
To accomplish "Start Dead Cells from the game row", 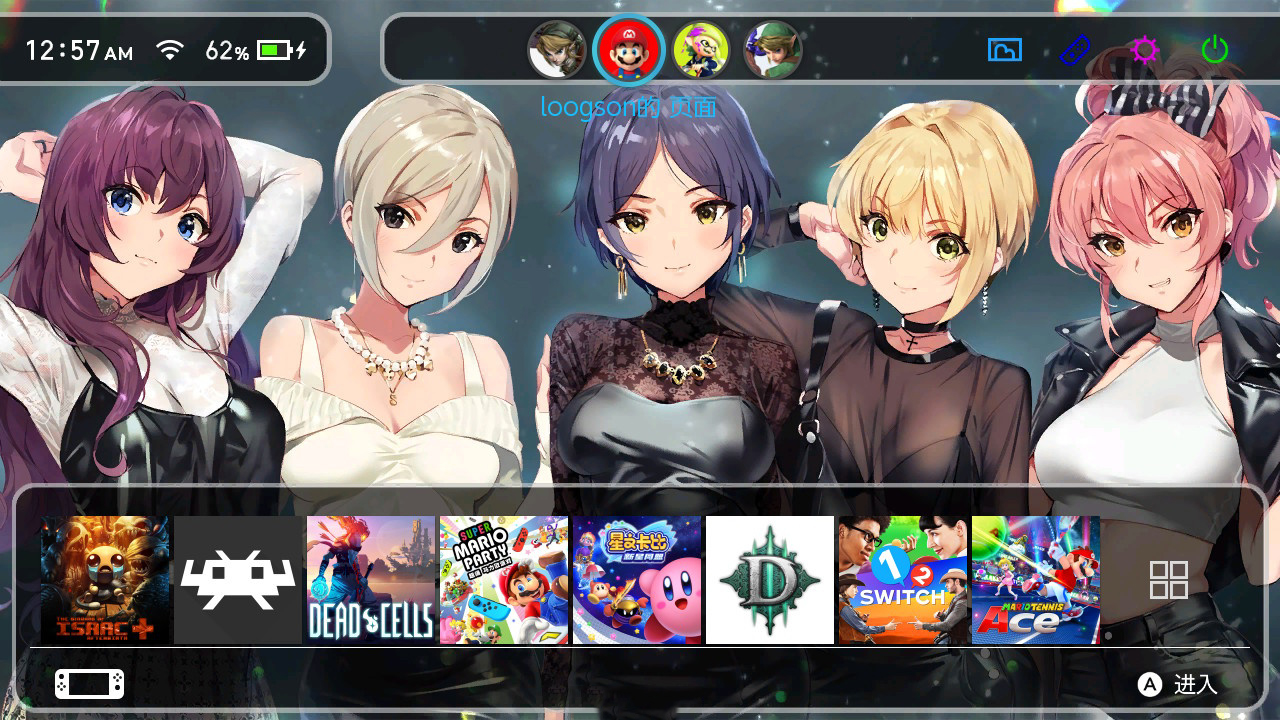I will tap(371, 580).
